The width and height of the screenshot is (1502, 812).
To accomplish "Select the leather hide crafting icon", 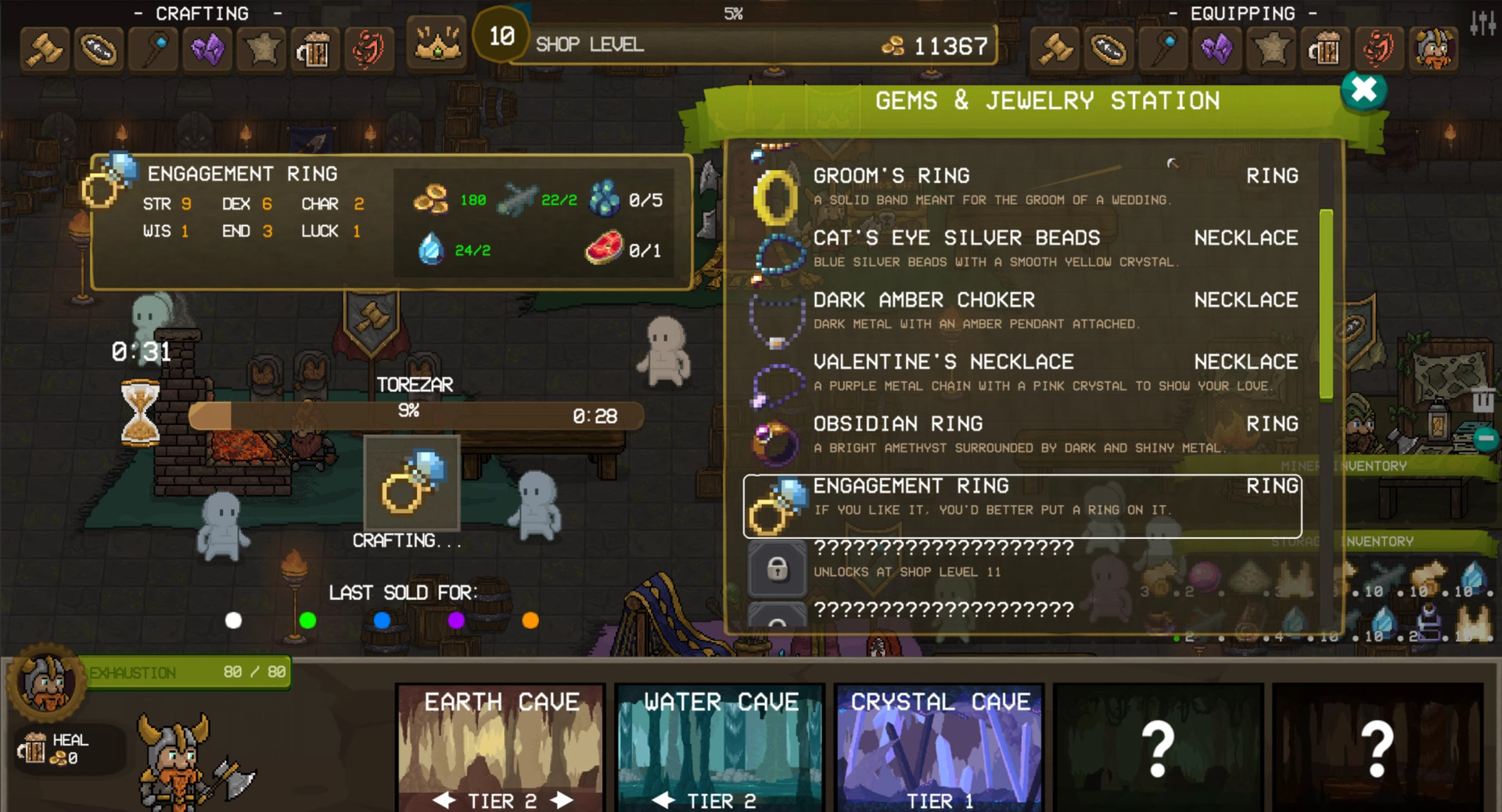I will 261,49.
